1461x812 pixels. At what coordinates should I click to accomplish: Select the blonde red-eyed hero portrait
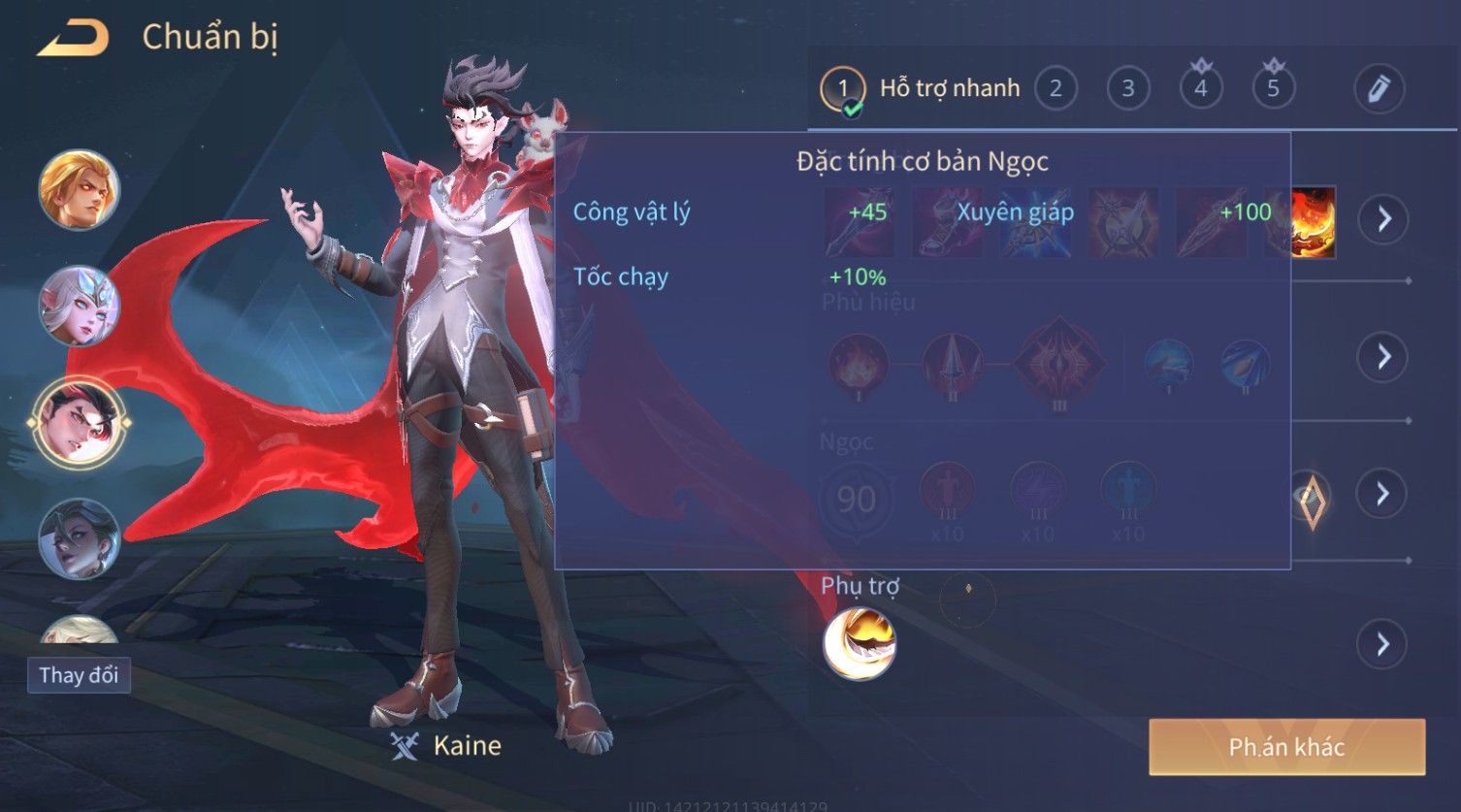tap(80, 190)
